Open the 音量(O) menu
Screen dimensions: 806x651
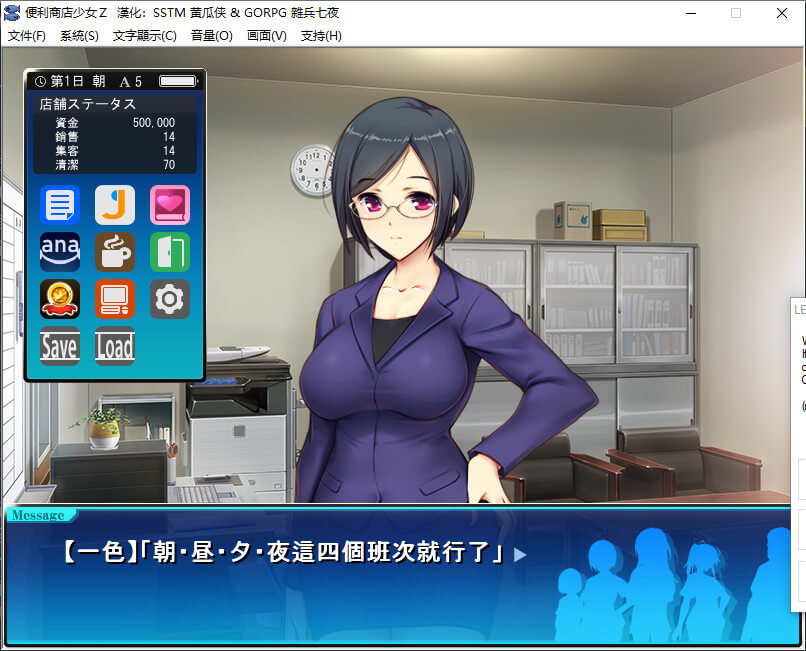coord(211,36)
